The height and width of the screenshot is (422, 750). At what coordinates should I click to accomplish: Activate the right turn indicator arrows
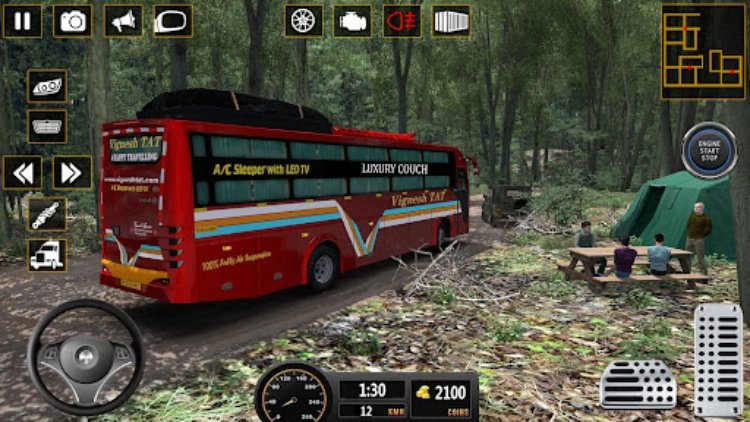[72, 172]
